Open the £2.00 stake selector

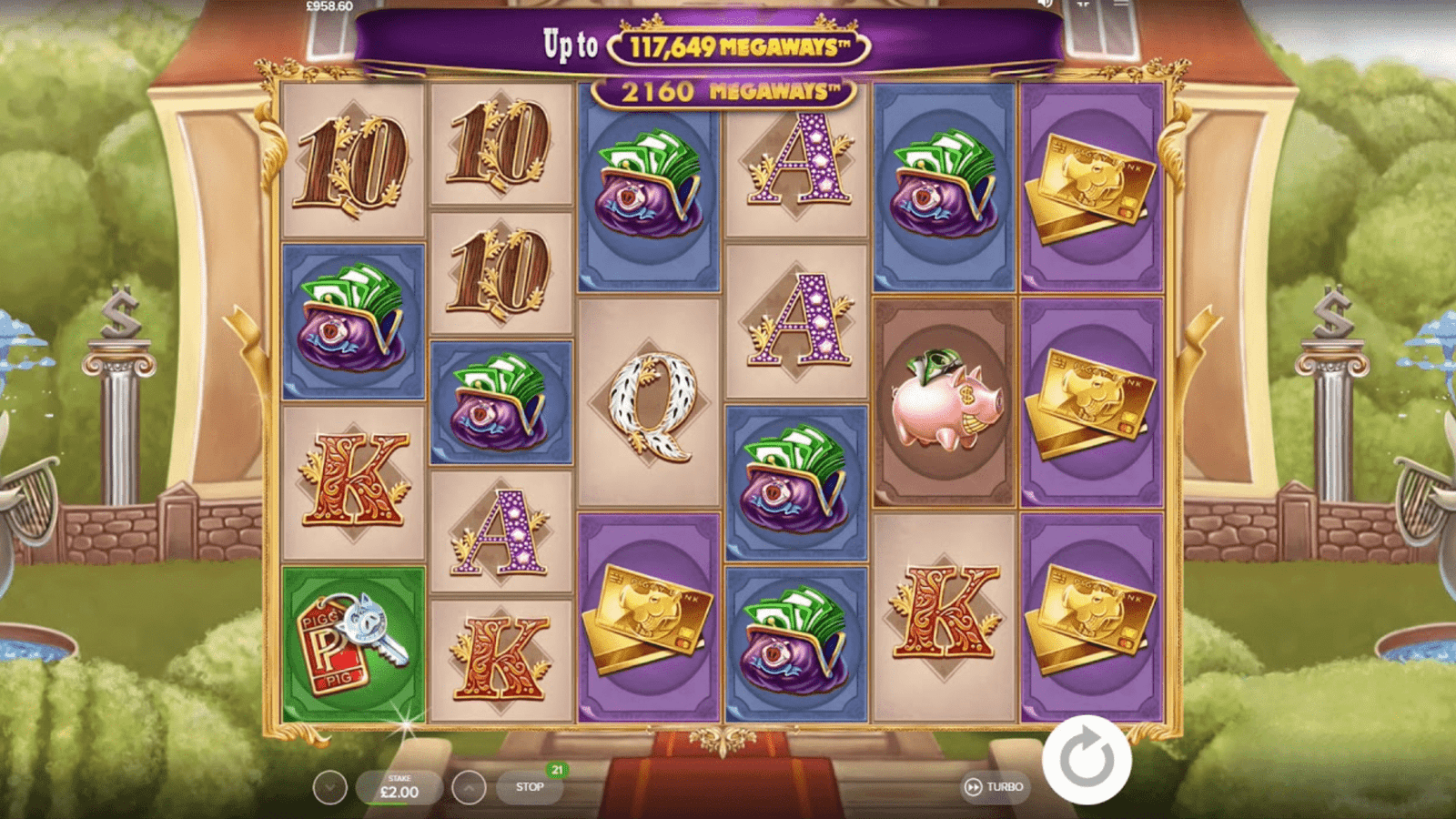pos(399,788)
